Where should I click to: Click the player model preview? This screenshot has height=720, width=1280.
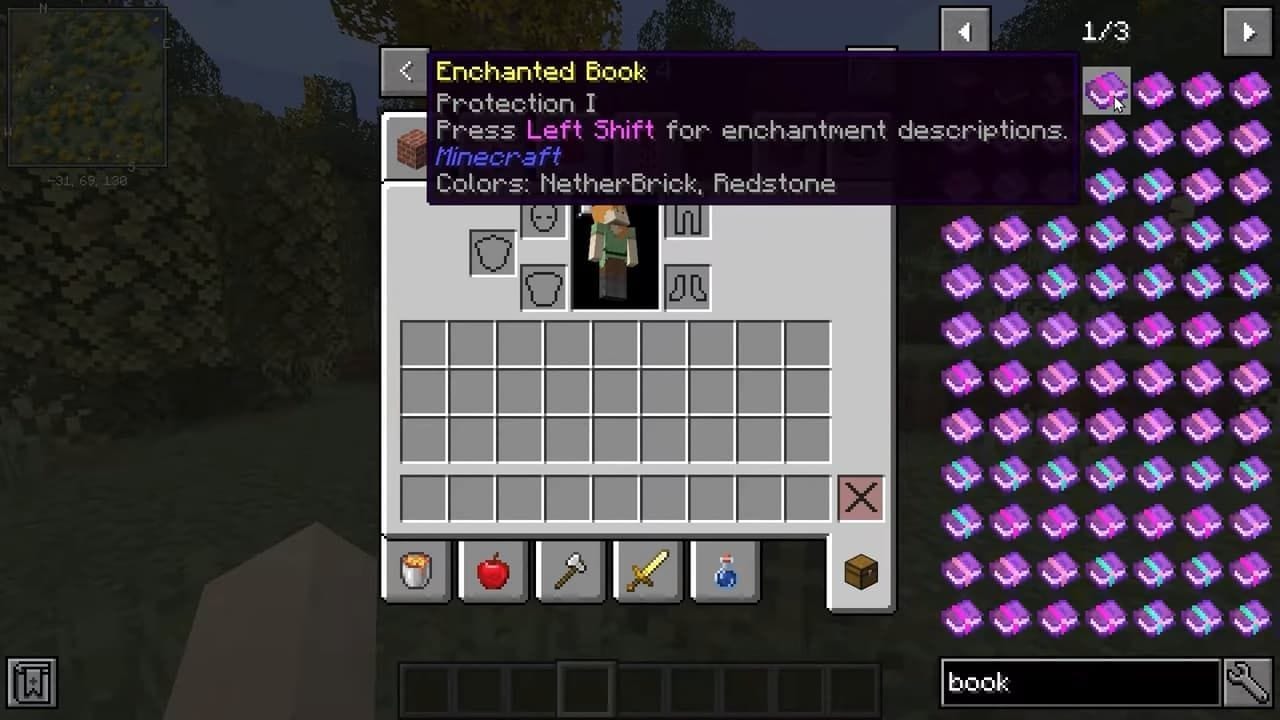click(x=614, y=253)
